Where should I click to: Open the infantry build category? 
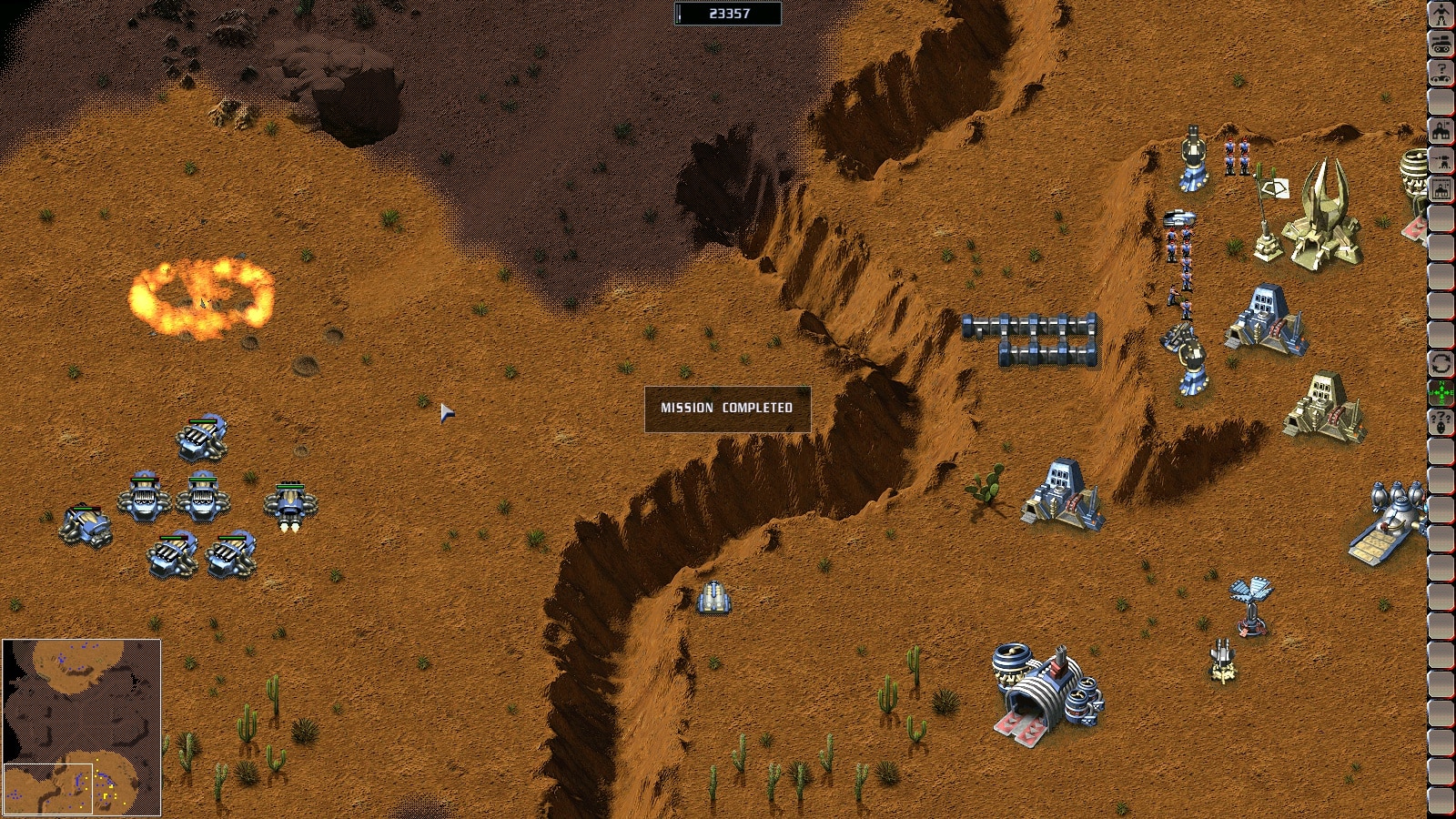pyautogui.click(x=1441, y=15)
